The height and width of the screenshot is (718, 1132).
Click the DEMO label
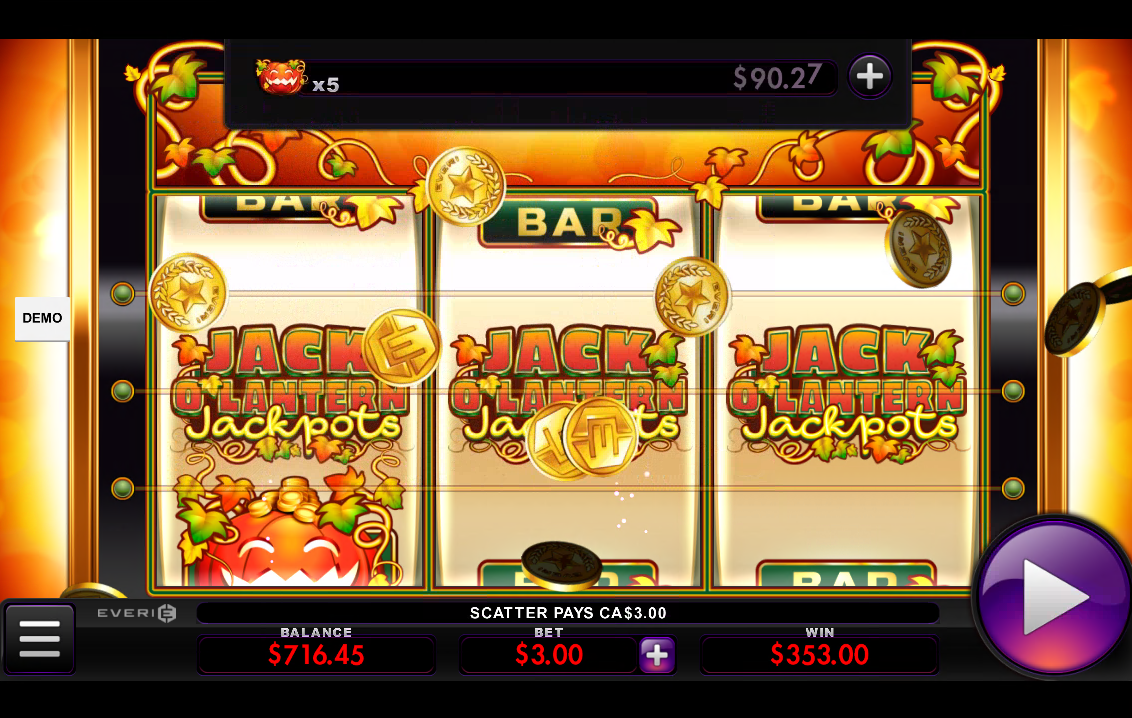pos(42,318)
